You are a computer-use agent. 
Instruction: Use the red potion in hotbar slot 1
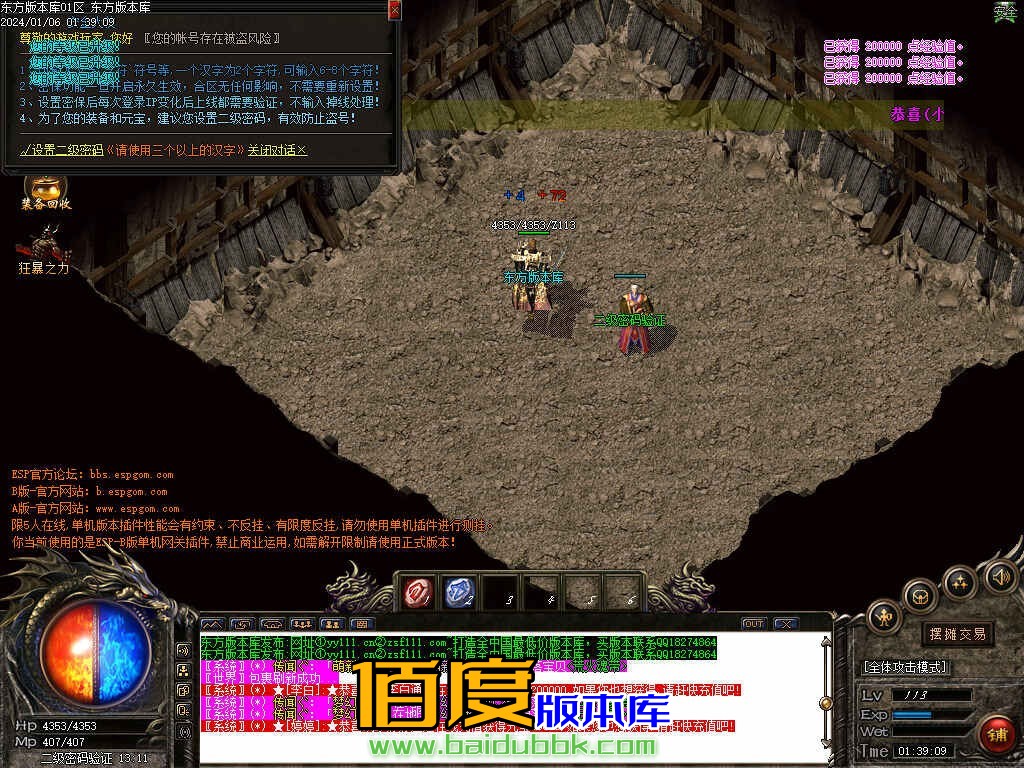coord(417,593)
